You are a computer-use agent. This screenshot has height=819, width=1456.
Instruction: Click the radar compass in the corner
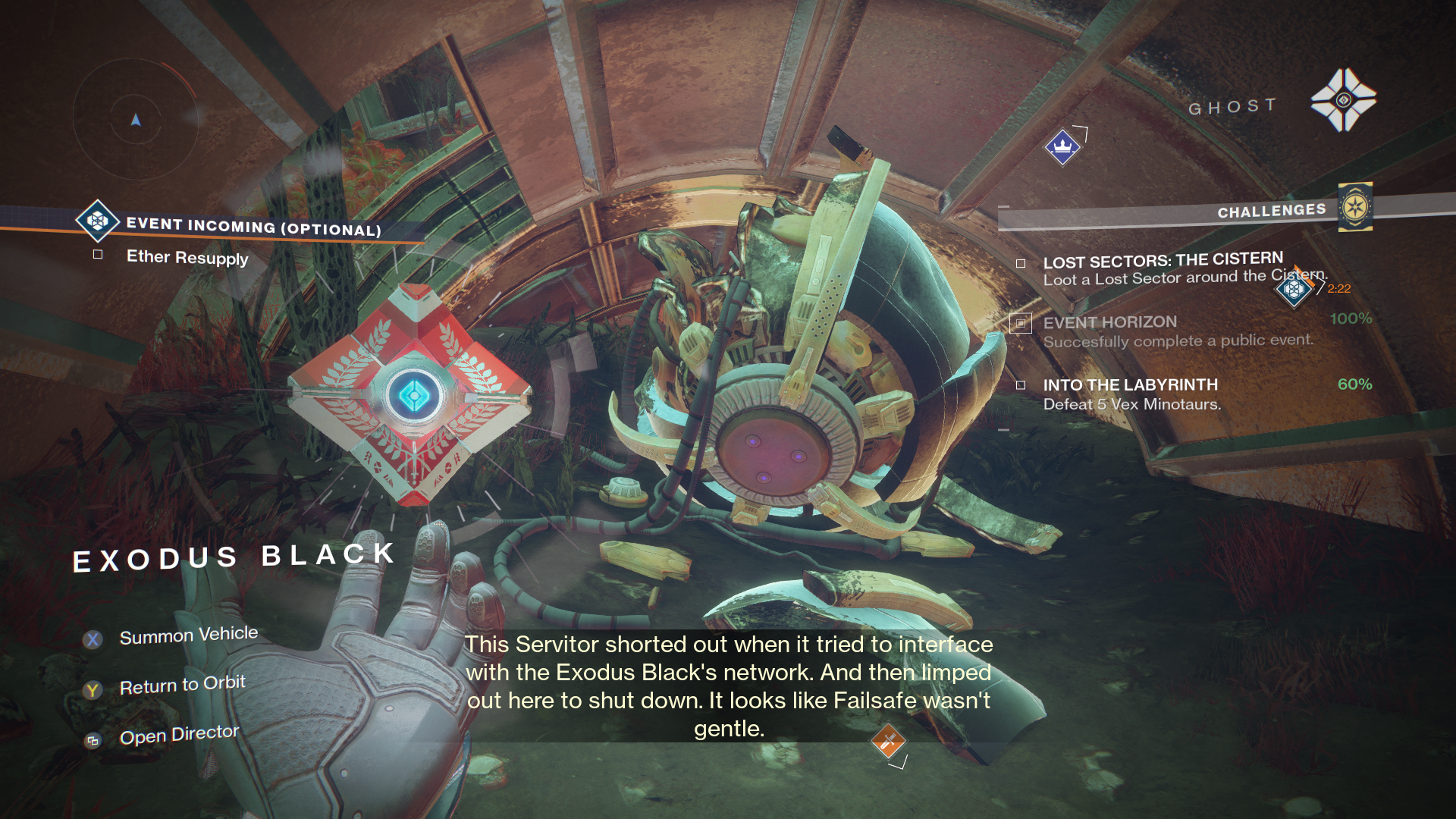[x=136, y=119]
